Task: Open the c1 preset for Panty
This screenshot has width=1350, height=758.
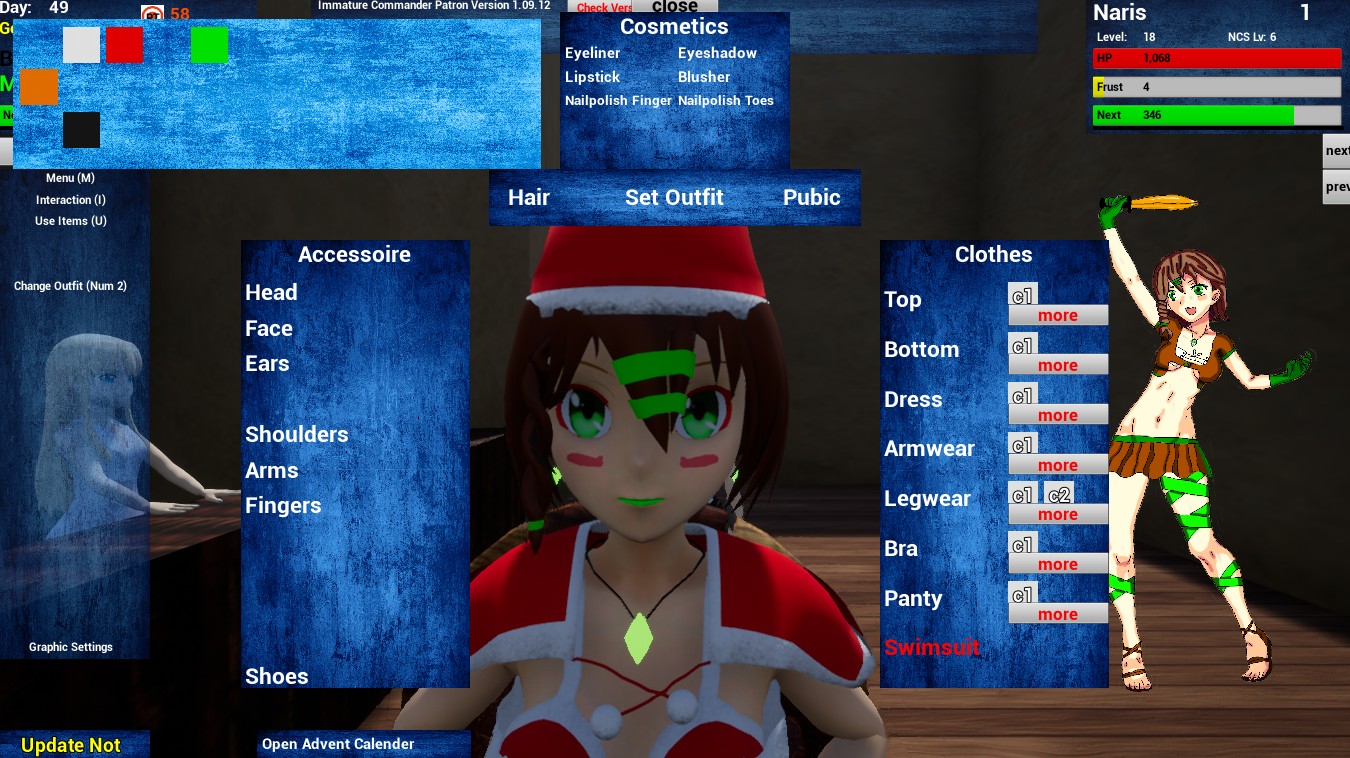Action: pos(1022,592)
